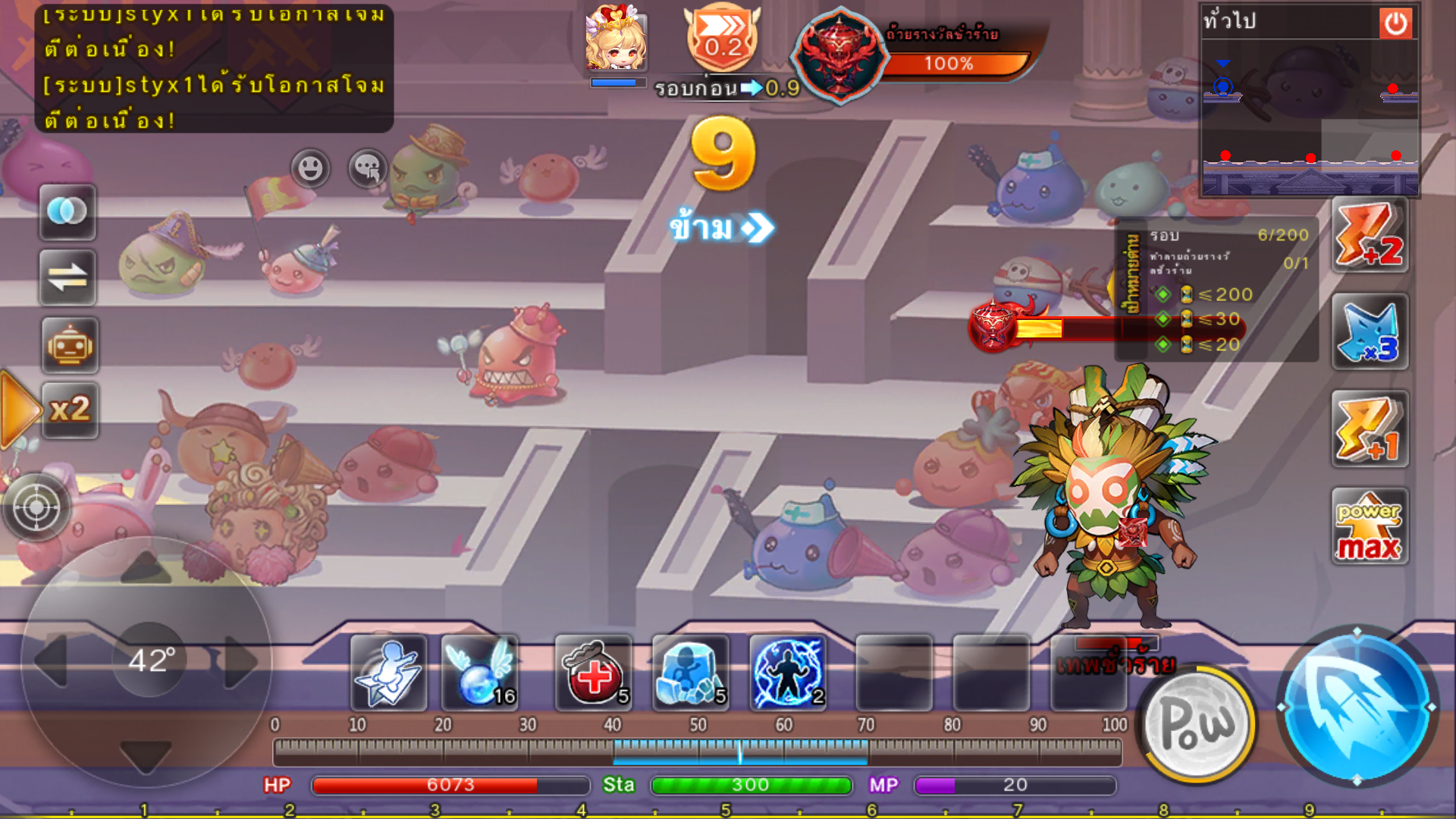1456x819 pixels.
Task: Use the power max skill
Action: [x=1370, y=526]
